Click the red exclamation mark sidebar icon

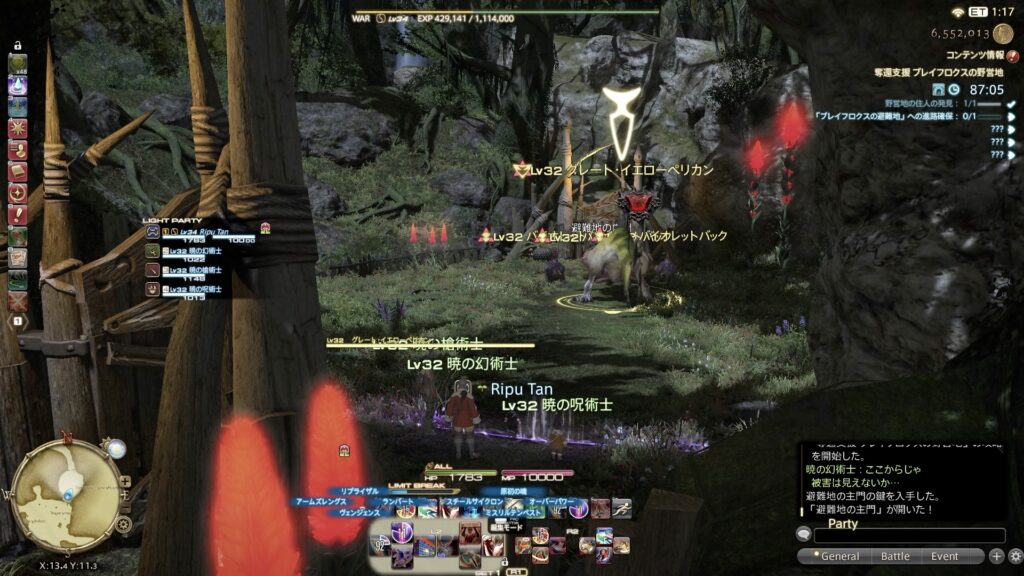(x=17, y=214)
